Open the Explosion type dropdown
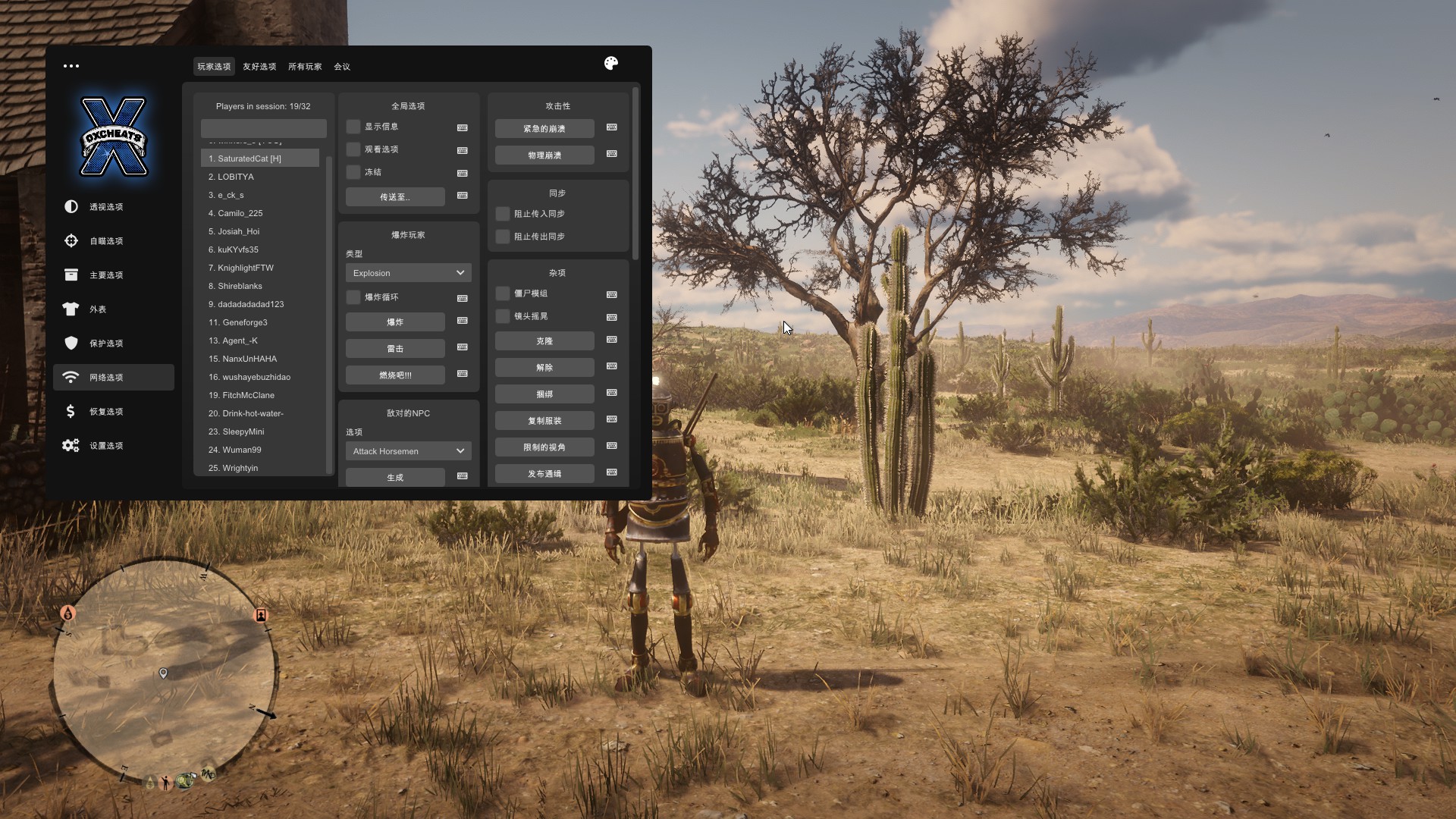Viewport: 1456px width, 819px height. [x=408, y=273]
